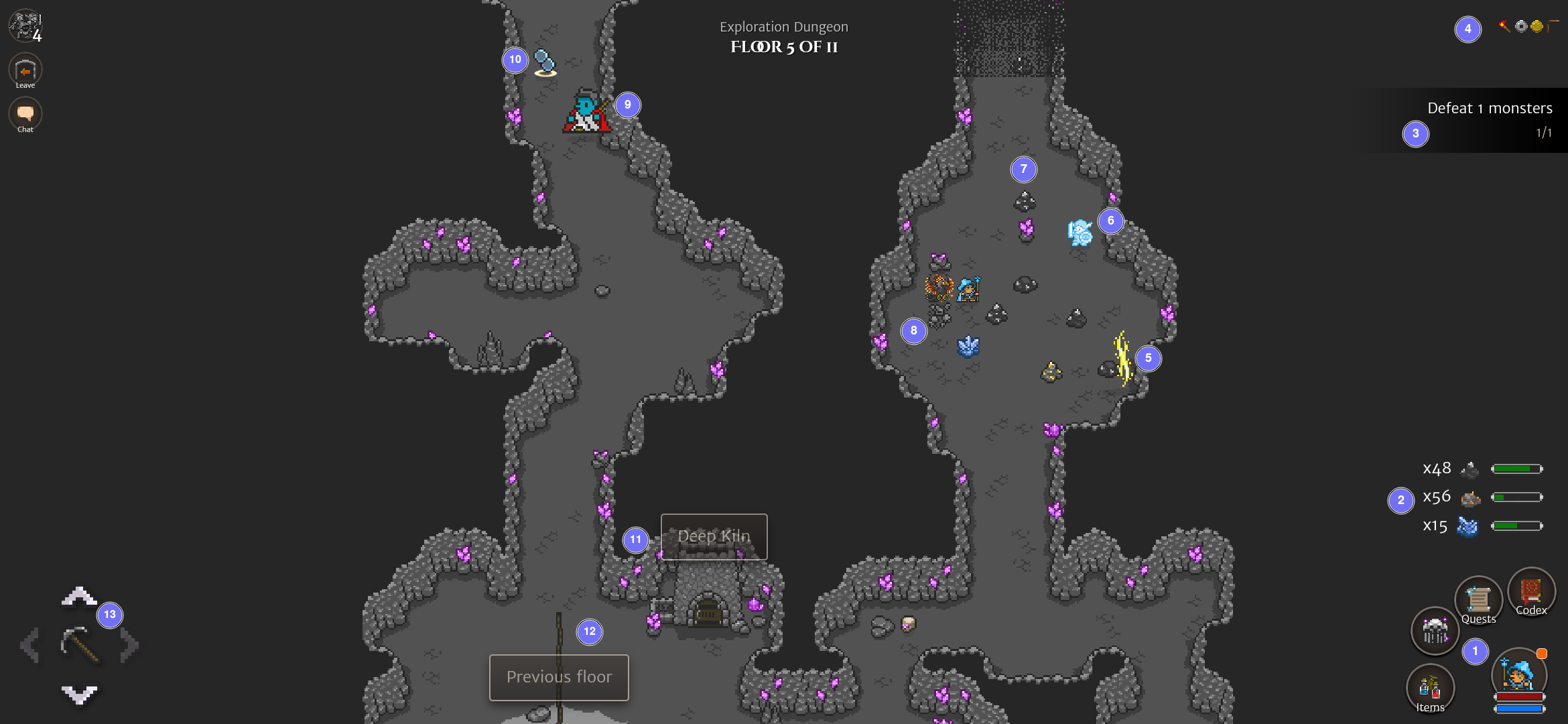Click the x56 ore progress bar
Screen dimensions: 1568x724
[1516, 497]
